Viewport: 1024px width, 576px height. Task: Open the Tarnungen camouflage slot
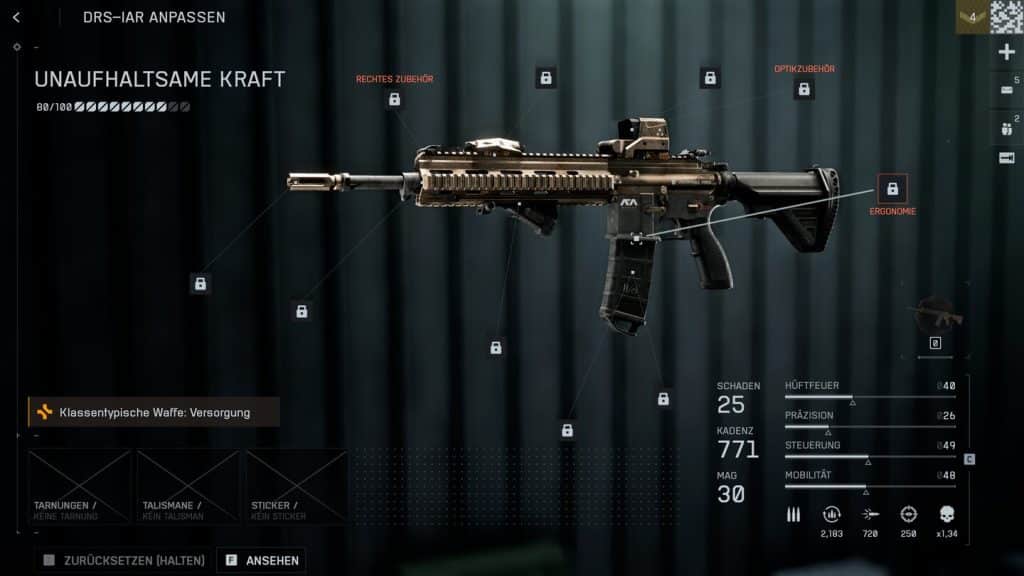point(79,487)
